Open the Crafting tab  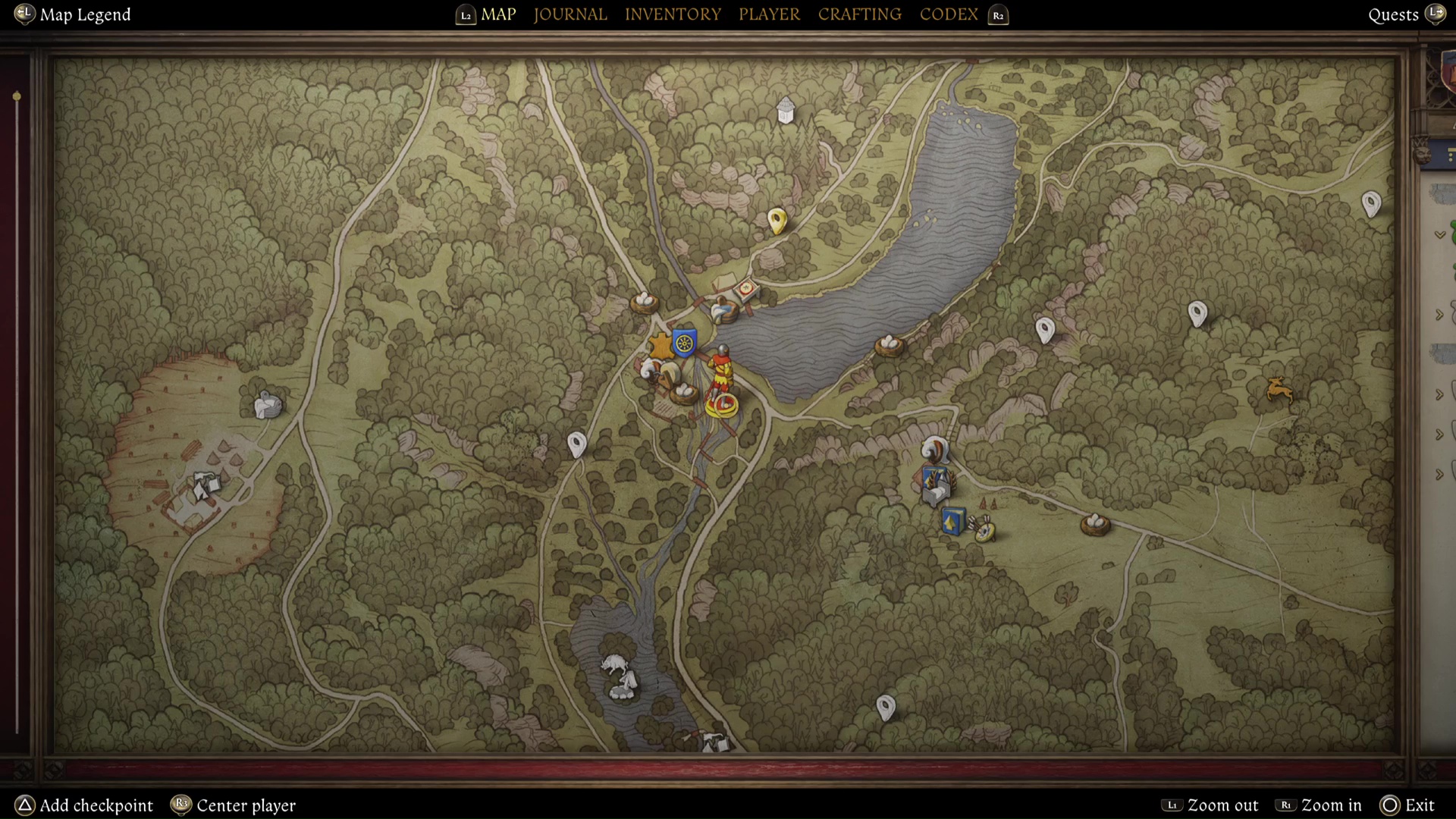(x=859, y=14)
